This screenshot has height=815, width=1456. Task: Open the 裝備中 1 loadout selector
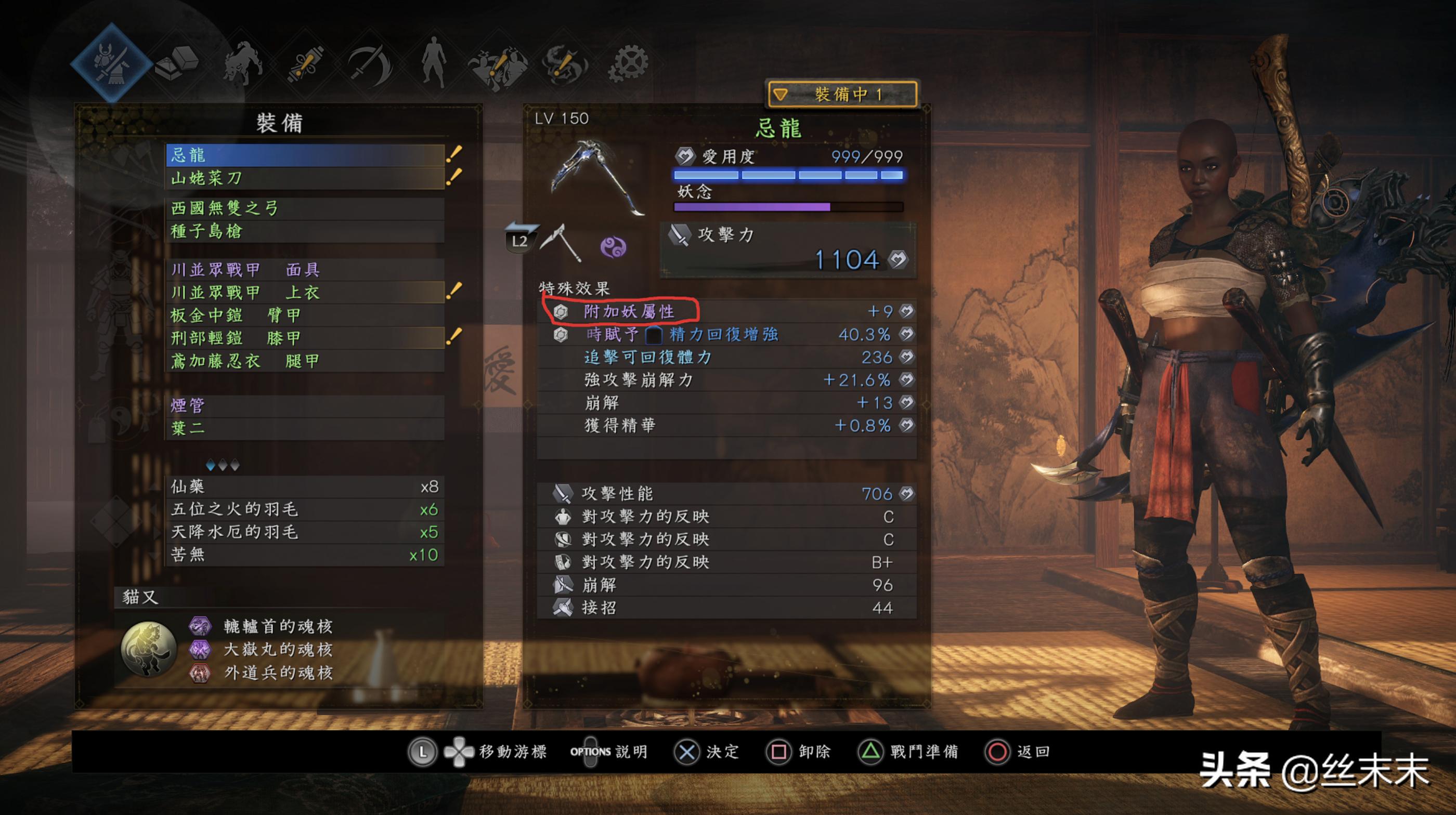841,92
